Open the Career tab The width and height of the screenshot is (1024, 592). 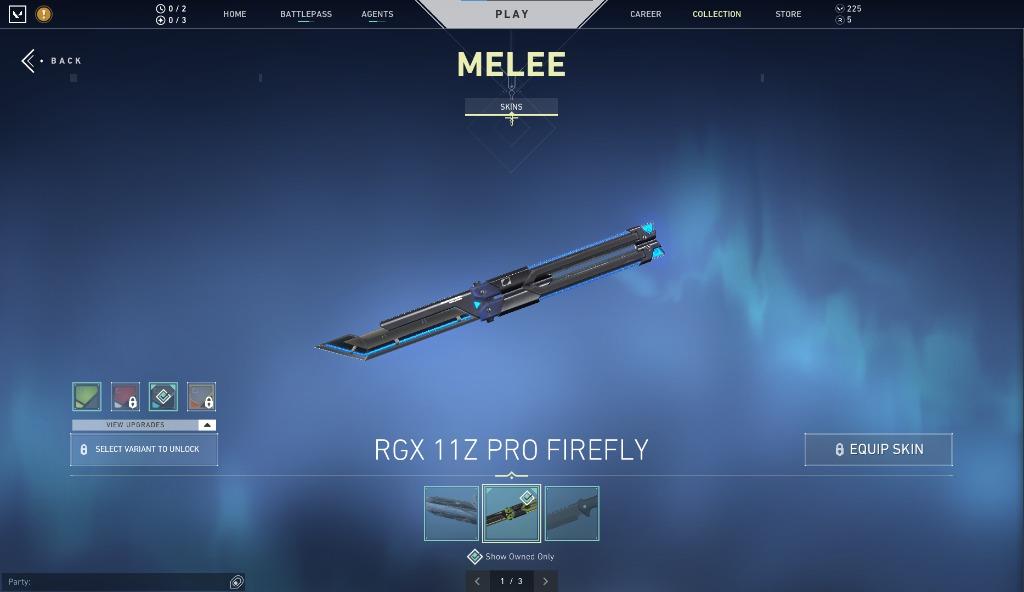[645, 14]
